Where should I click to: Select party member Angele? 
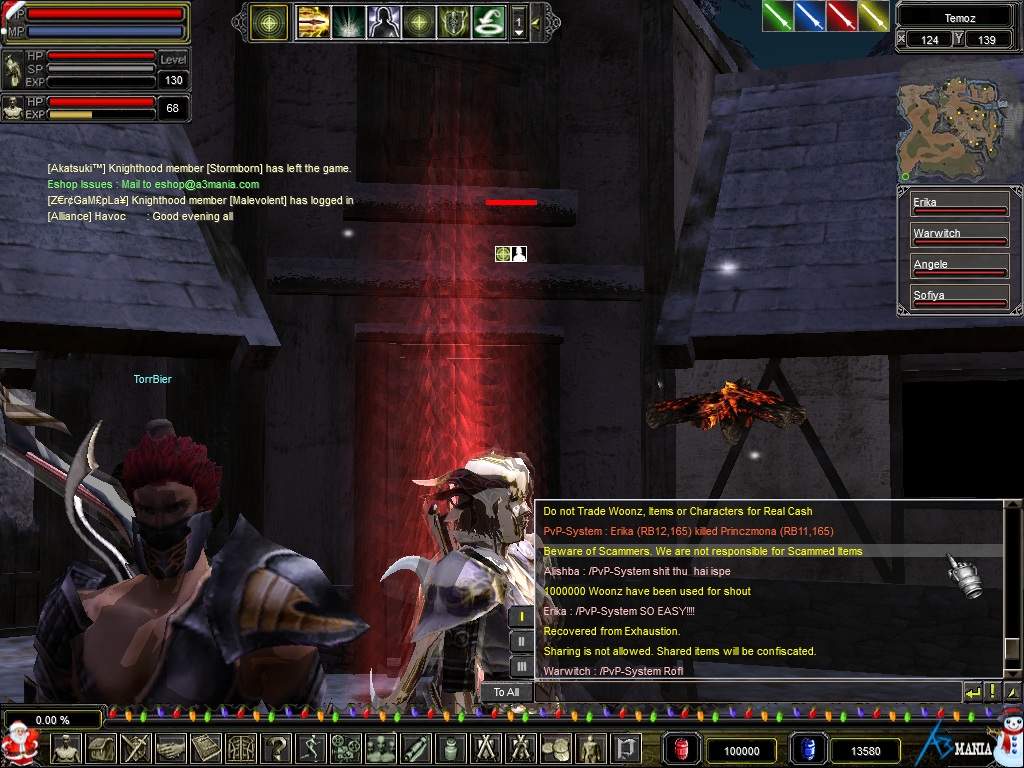click(x=958, y=267)
